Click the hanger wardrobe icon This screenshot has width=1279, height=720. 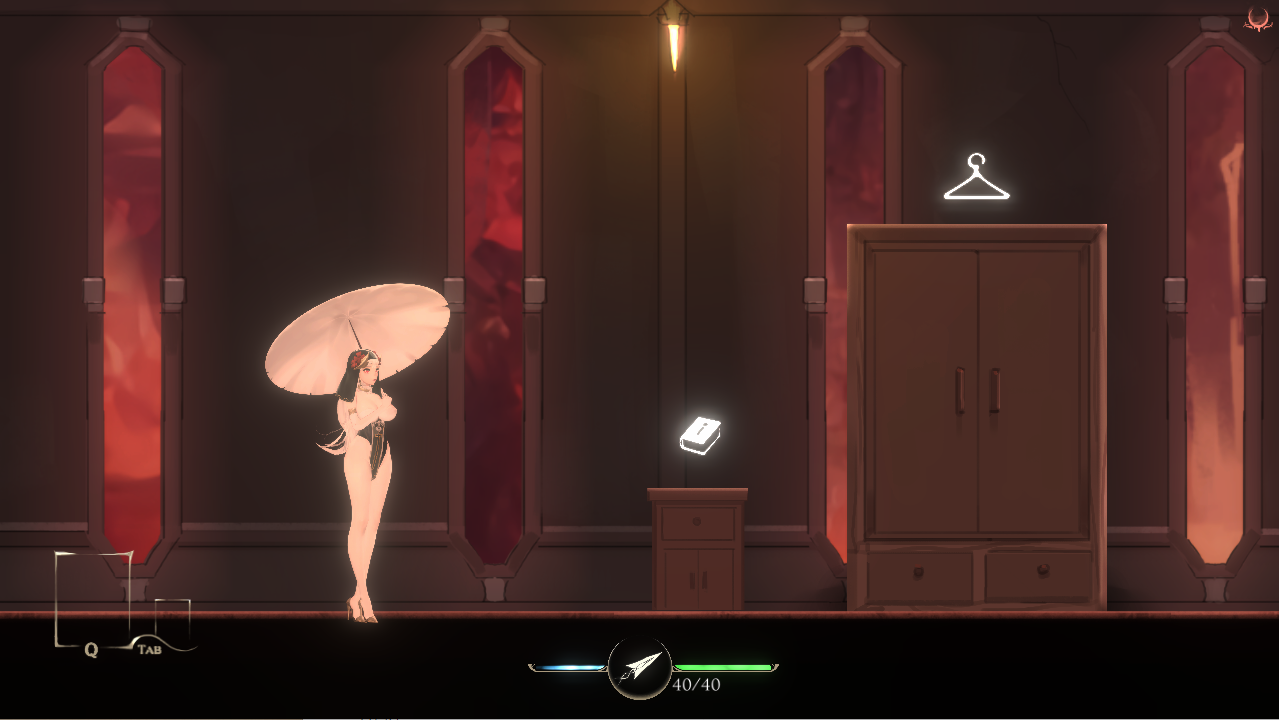pos(976,178)
